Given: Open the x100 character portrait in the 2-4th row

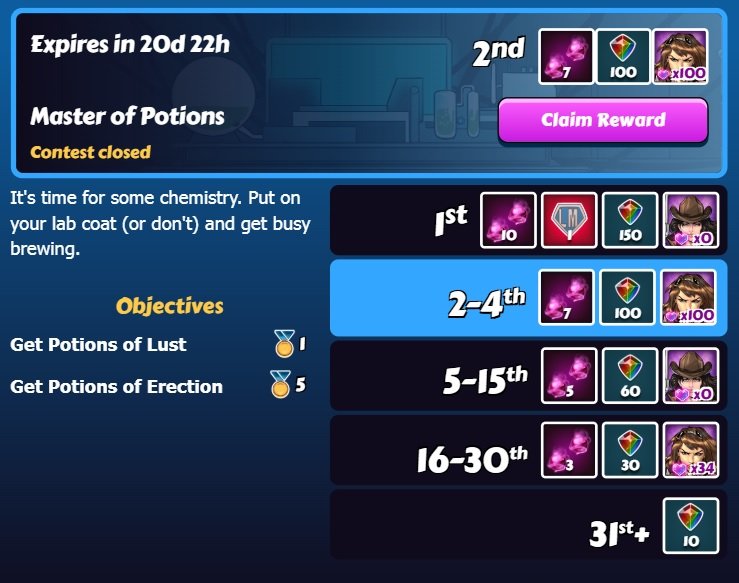Looking at the screenshot, I should [x=689, y=297].
